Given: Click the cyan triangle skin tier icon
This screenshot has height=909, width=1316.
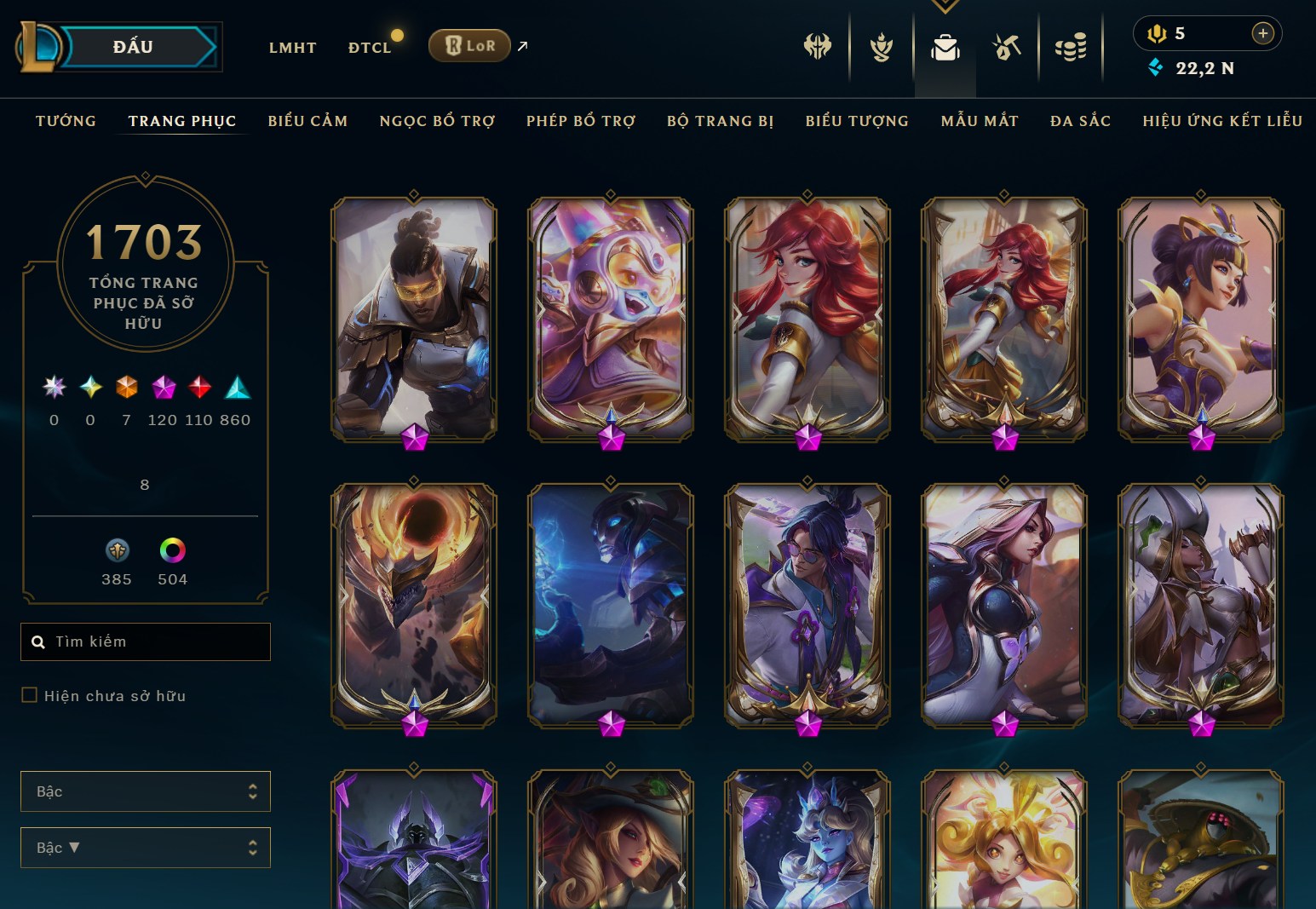Looking at the screenshot, I should click(237, 388).
